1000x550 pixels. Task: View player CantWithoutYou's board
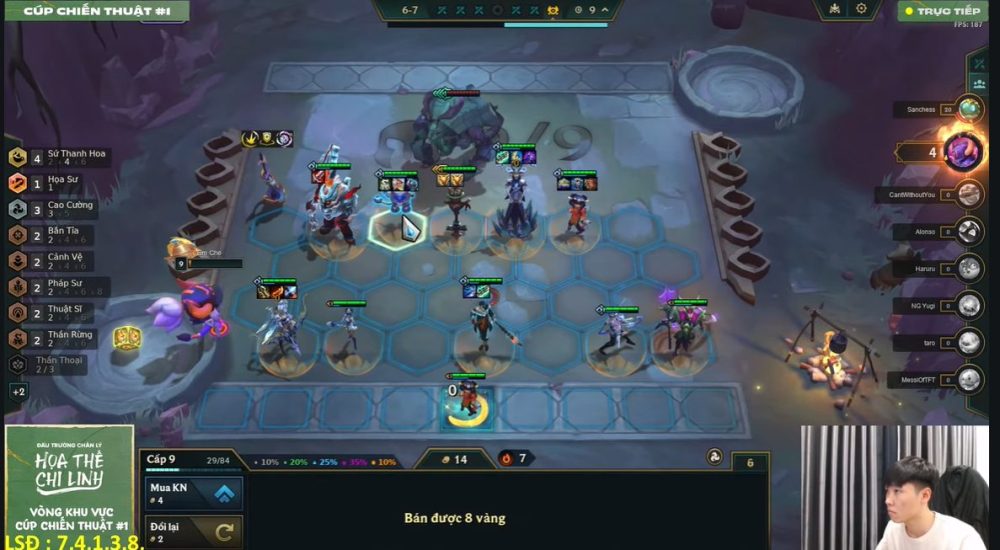click(x=968, y=194)
